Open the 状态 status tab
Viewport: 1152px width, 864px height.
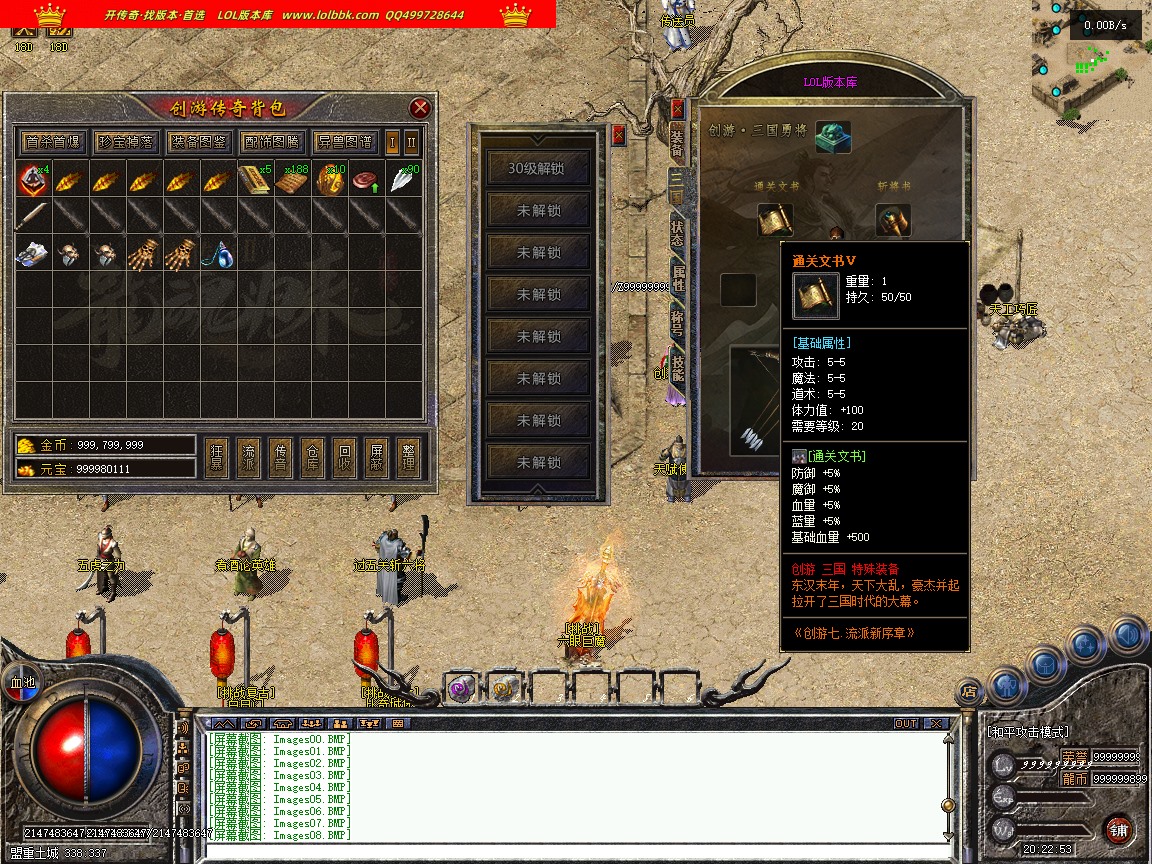677,233
